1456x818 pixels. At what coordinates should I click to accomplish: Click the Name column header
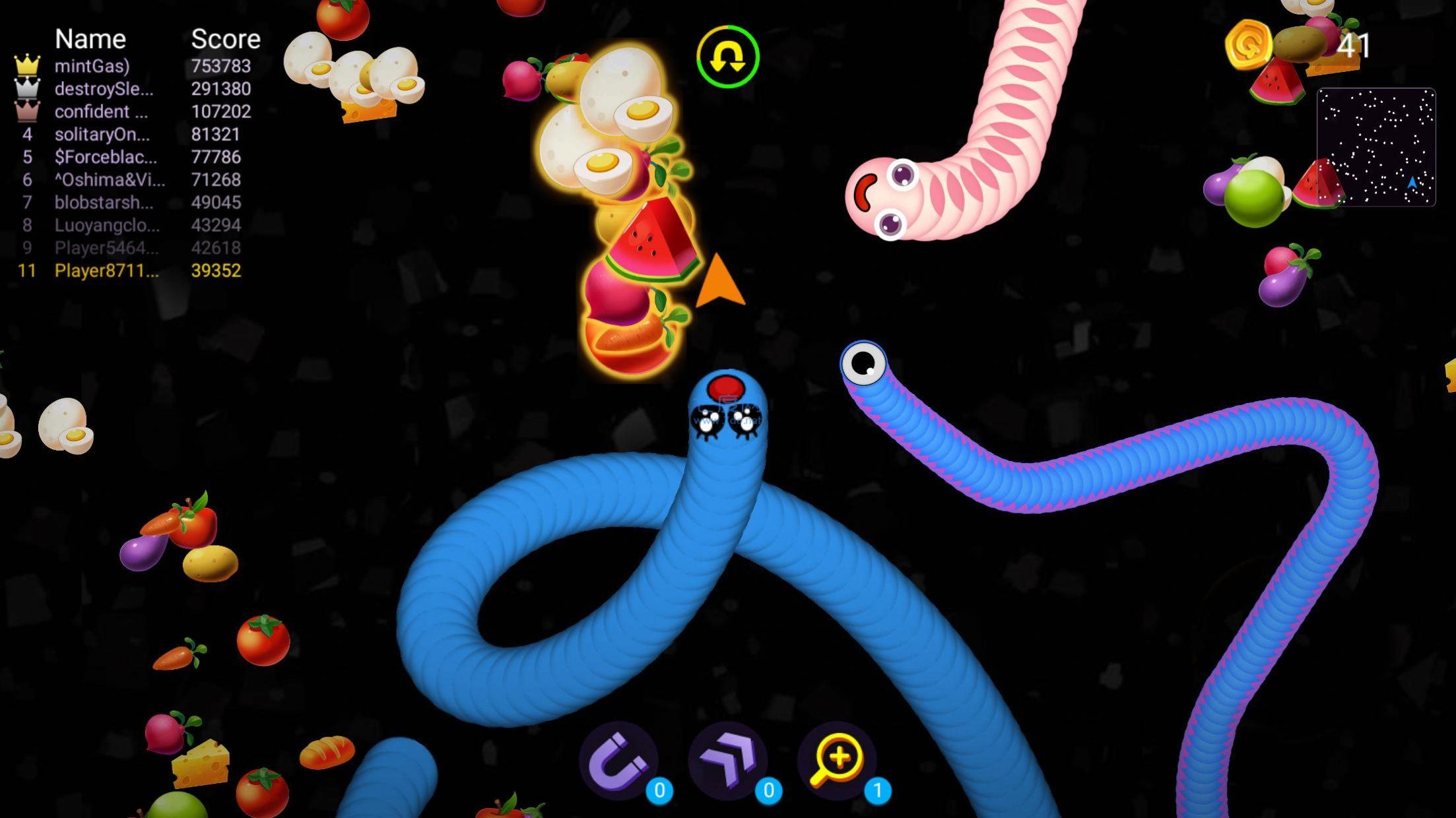pos(91,38)
